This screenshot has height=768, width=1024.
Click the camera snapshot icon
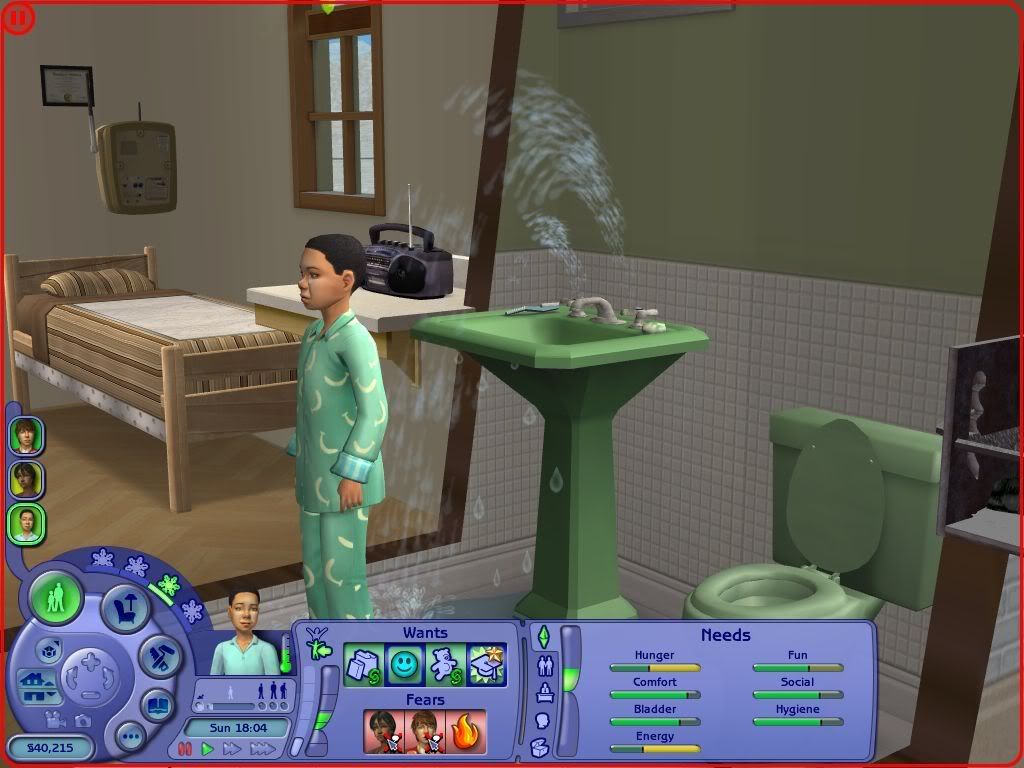coord(83,720)
